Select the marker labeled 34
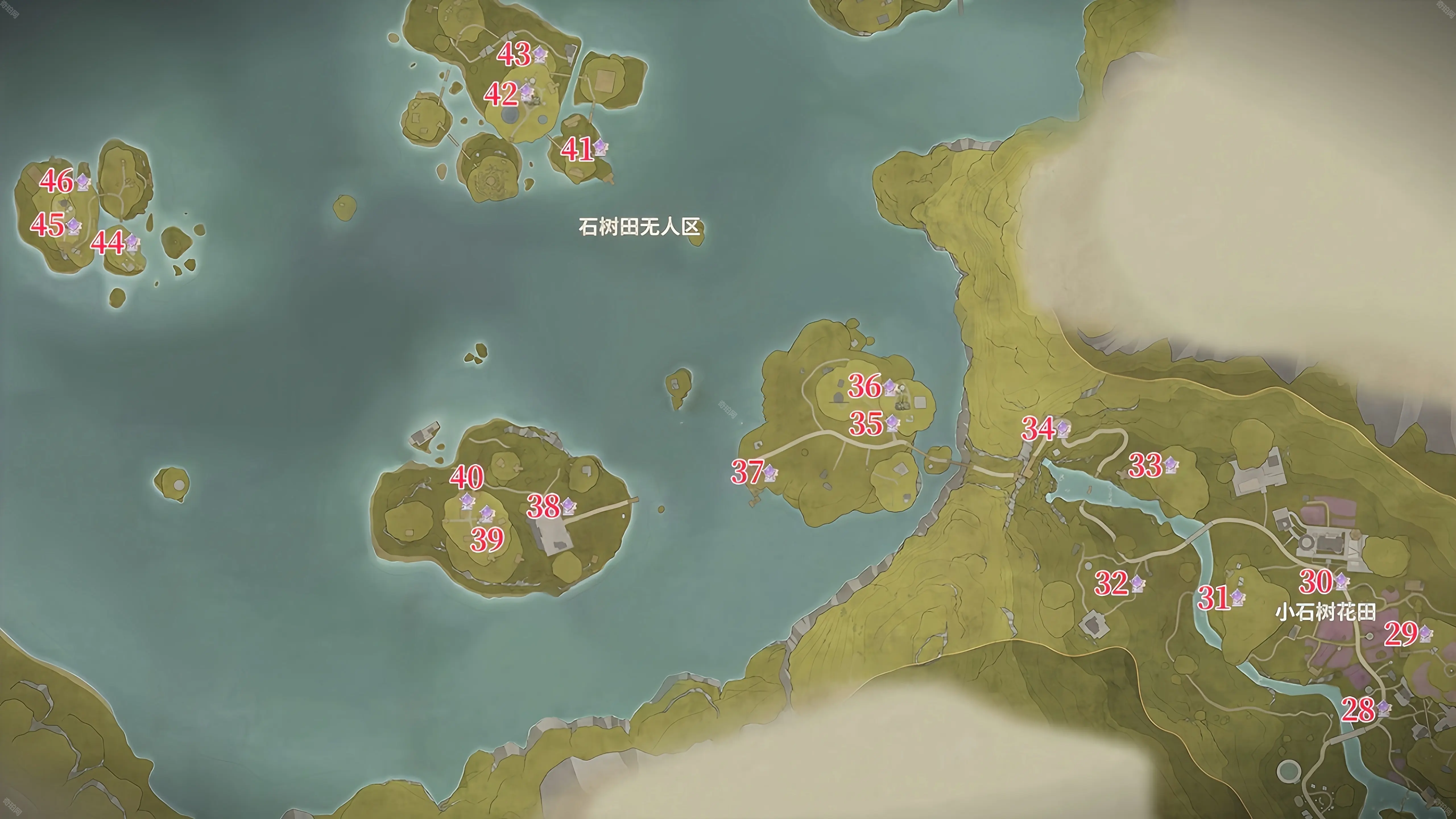The height and width of the screenshot is (819, 1456). 1063,429
